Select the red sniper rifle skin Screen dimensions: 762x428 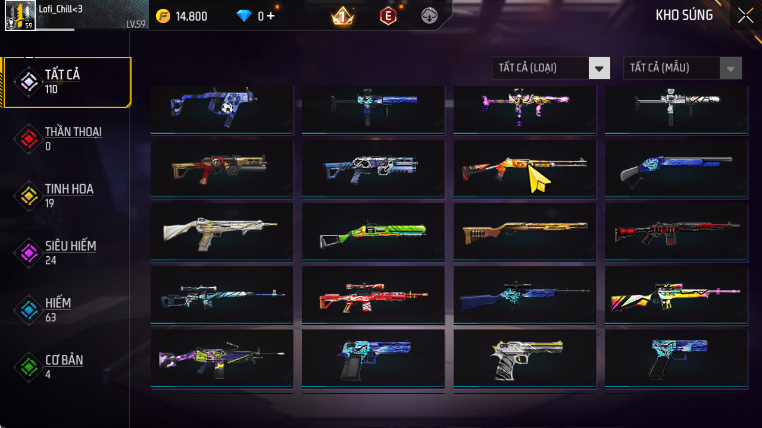tap(373, 295)
